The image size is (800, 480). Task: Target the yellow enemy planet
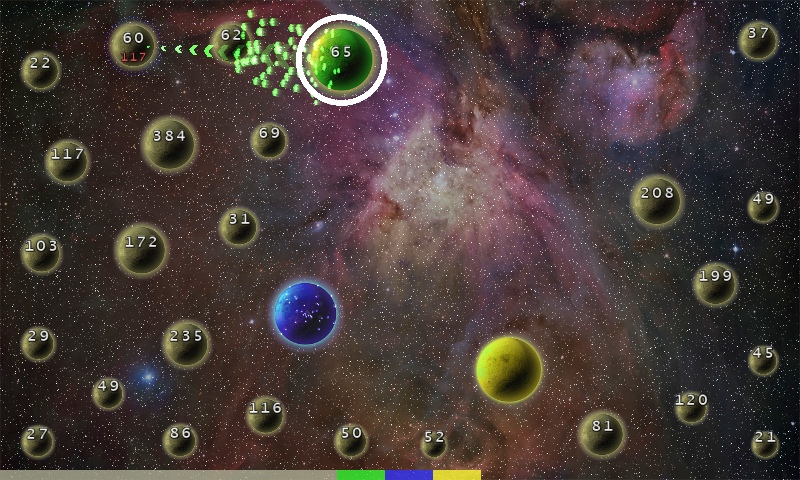(x=509, y=369)
